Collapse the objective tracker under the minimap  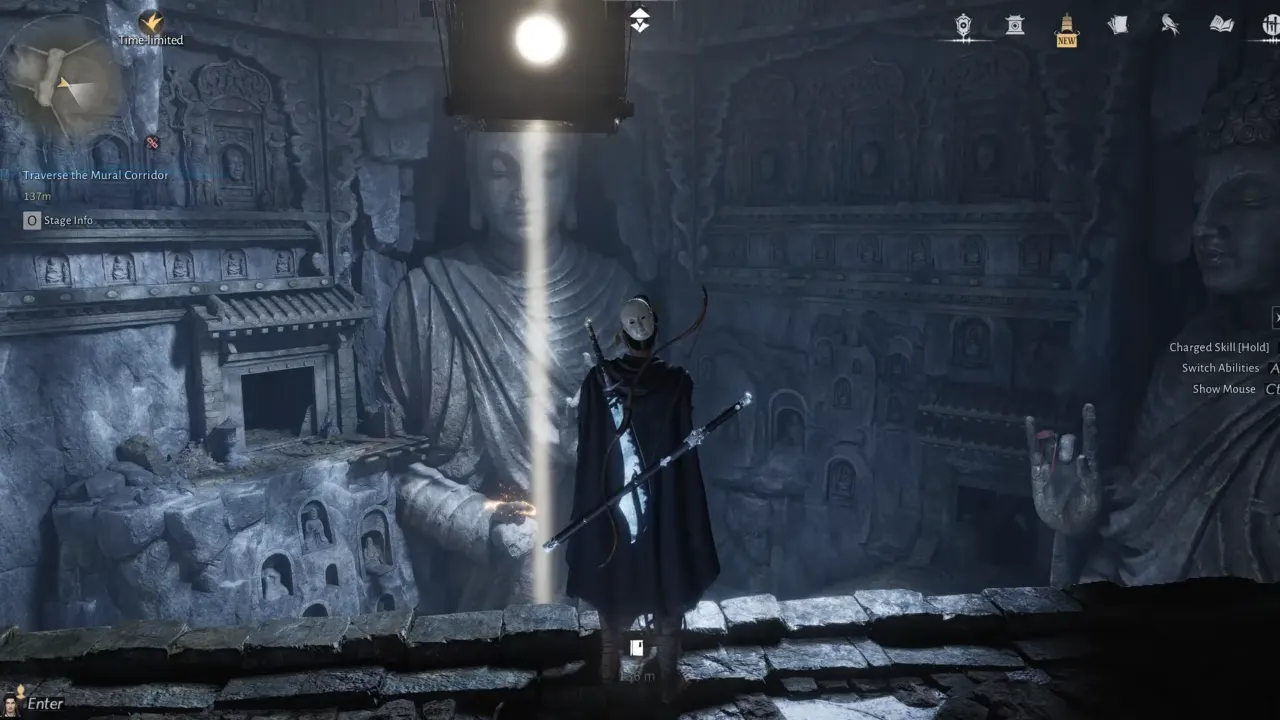pos(7,174)
